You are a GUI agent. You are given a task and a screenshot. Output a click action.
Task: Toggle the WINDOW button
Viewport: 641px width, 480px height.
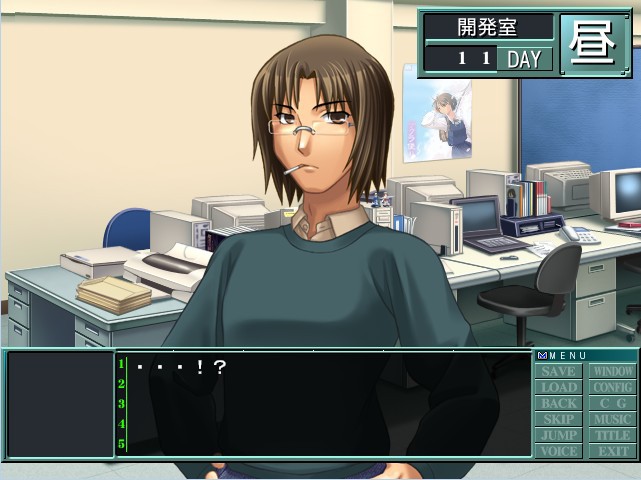point(612,371)
